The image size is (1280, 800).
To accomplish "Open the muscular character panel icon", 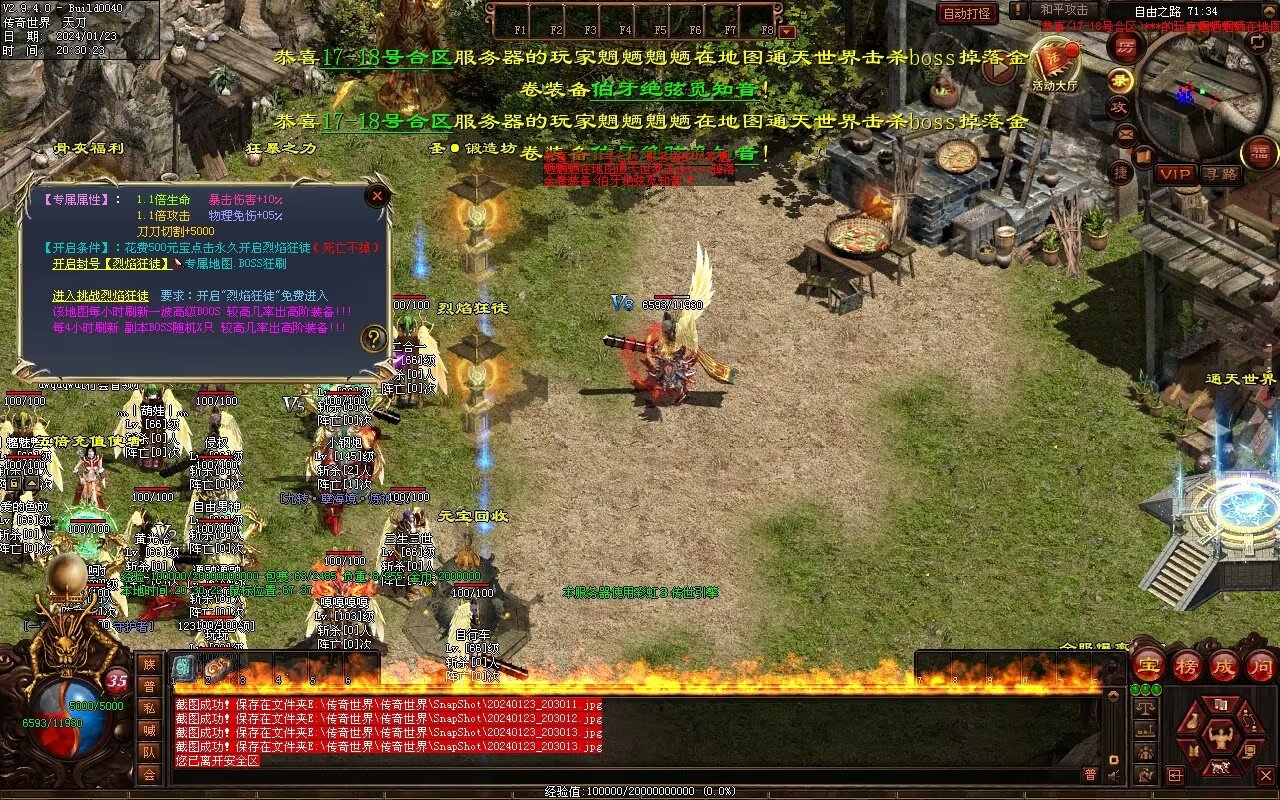I will pos(1220,737).
